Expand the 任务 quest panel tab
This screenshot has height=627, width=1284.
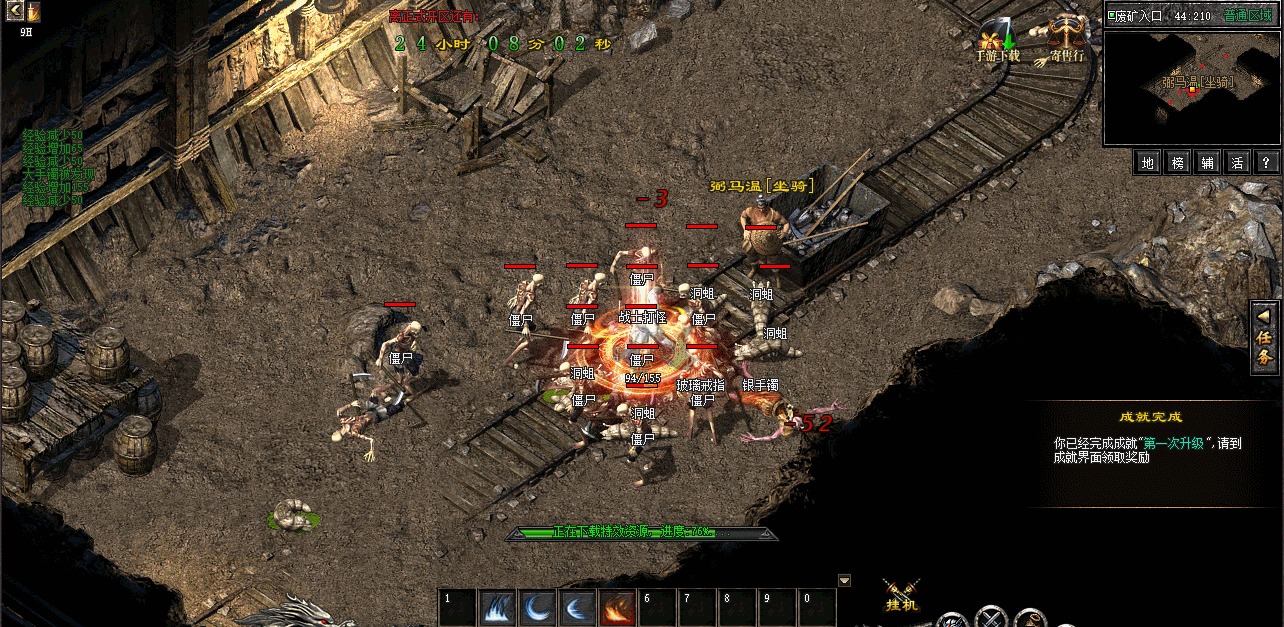[x=1265, y=338]
